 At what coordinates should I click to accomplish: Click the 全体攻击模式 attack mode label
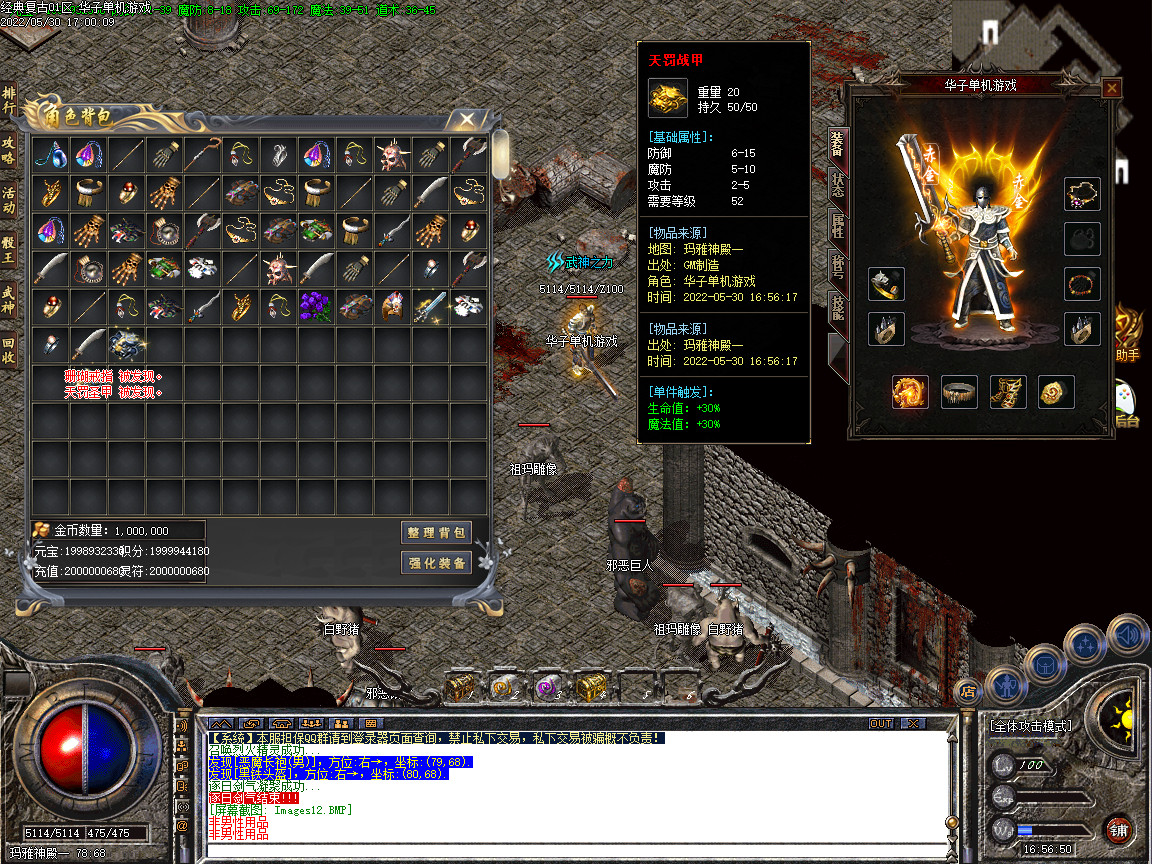click(1030, 726)
